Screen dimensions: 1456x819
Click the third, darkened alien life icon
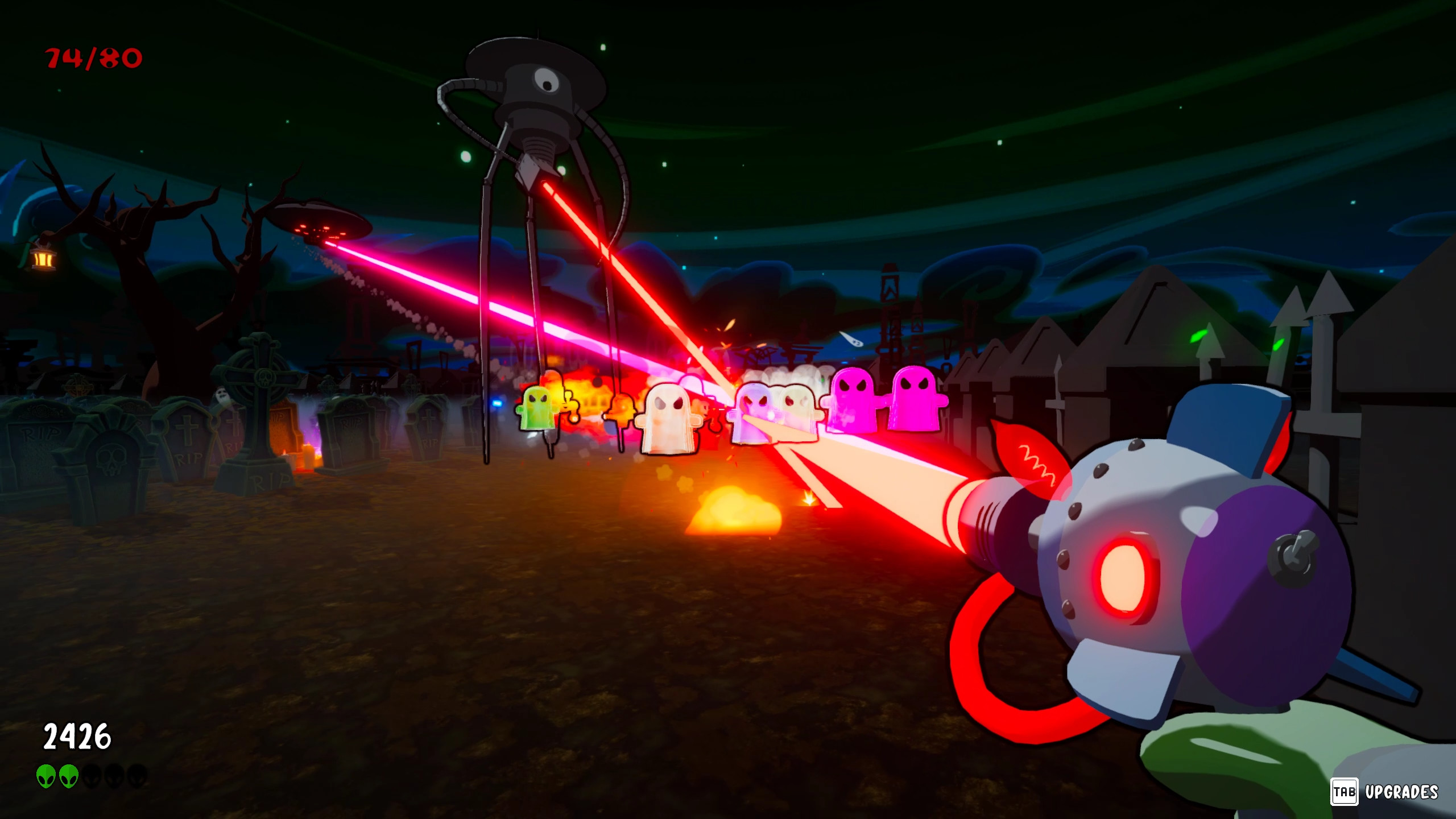[90, 776]
